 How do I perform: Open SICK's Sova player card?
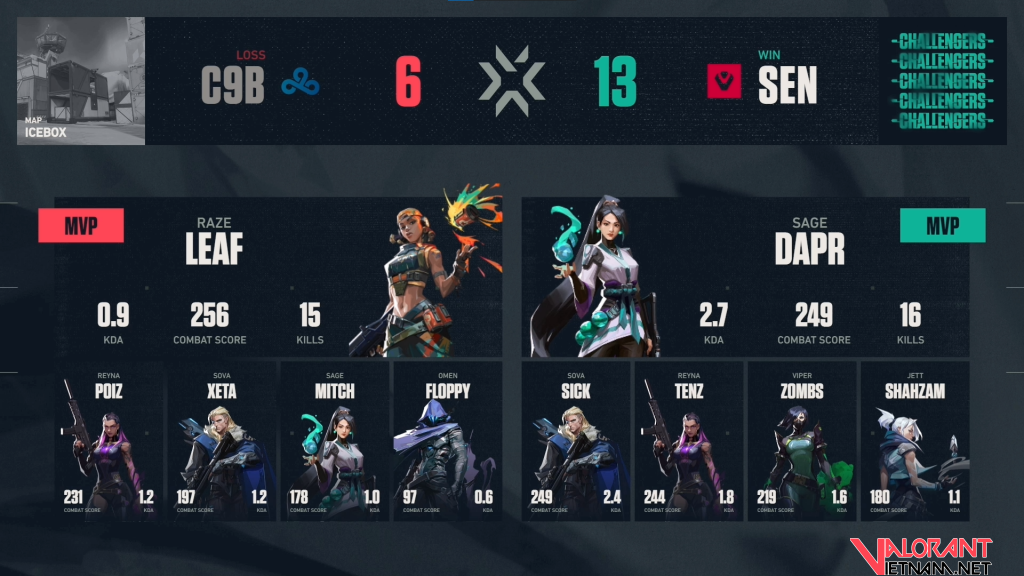[x=576, y=441]
